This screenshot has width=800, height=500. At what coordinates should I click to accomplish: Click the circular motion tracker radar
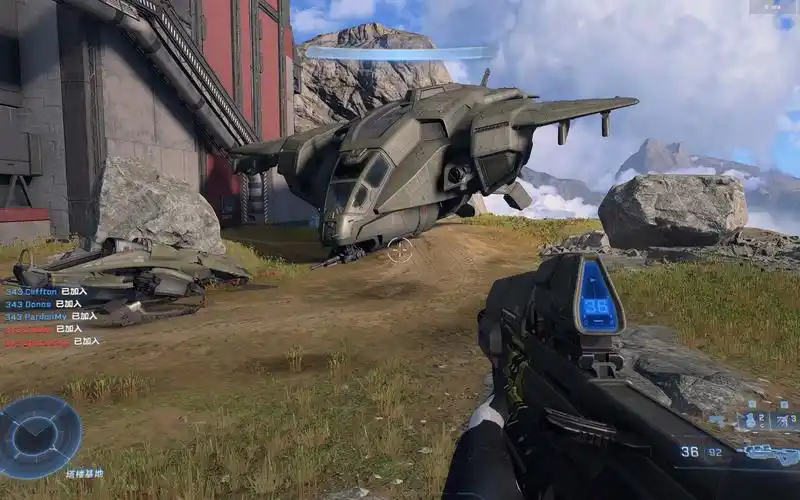point(40,436)
